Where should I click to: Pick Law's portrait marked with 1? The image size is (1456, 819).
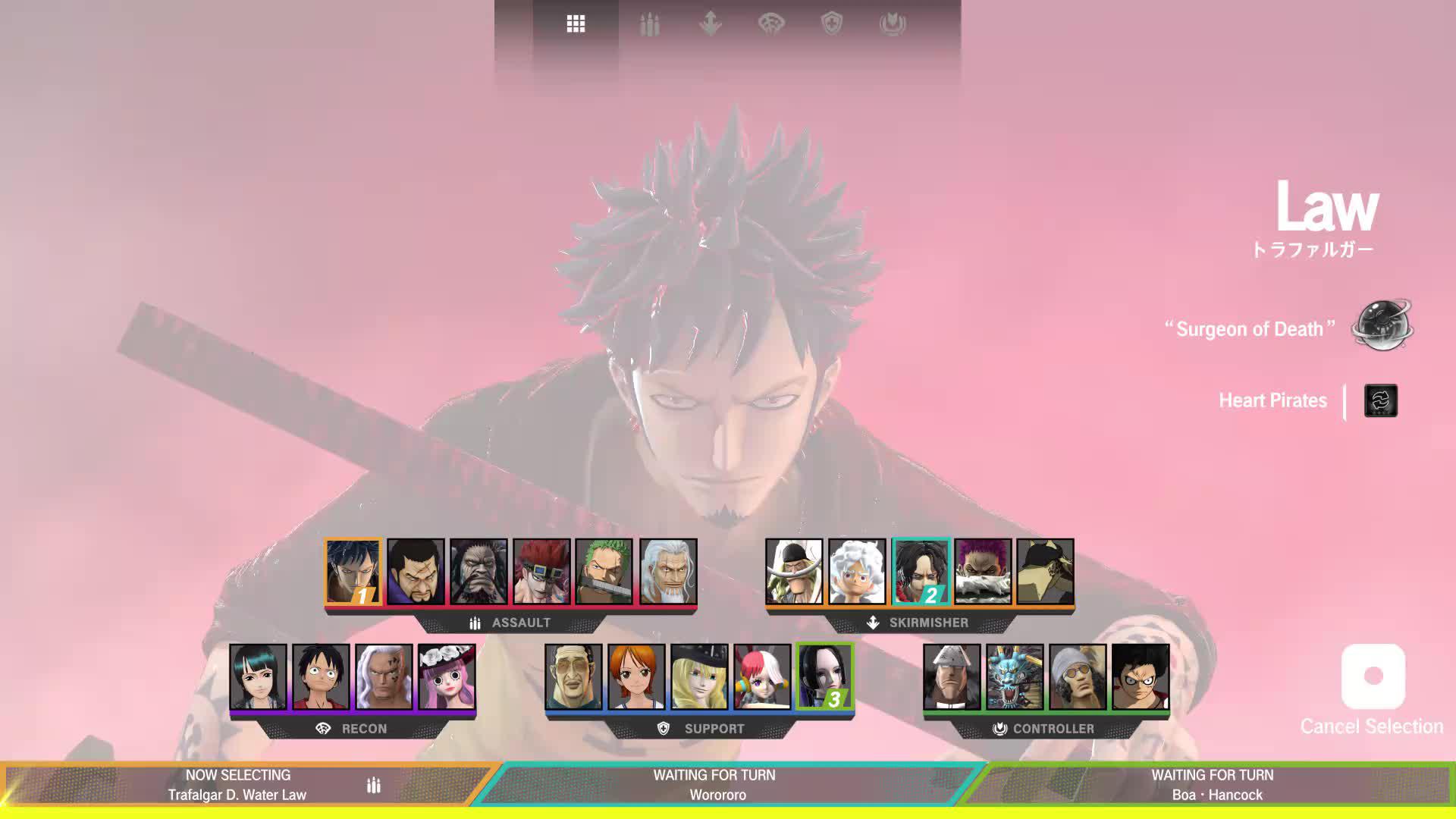pyautogui.click(x=353, y=572)
